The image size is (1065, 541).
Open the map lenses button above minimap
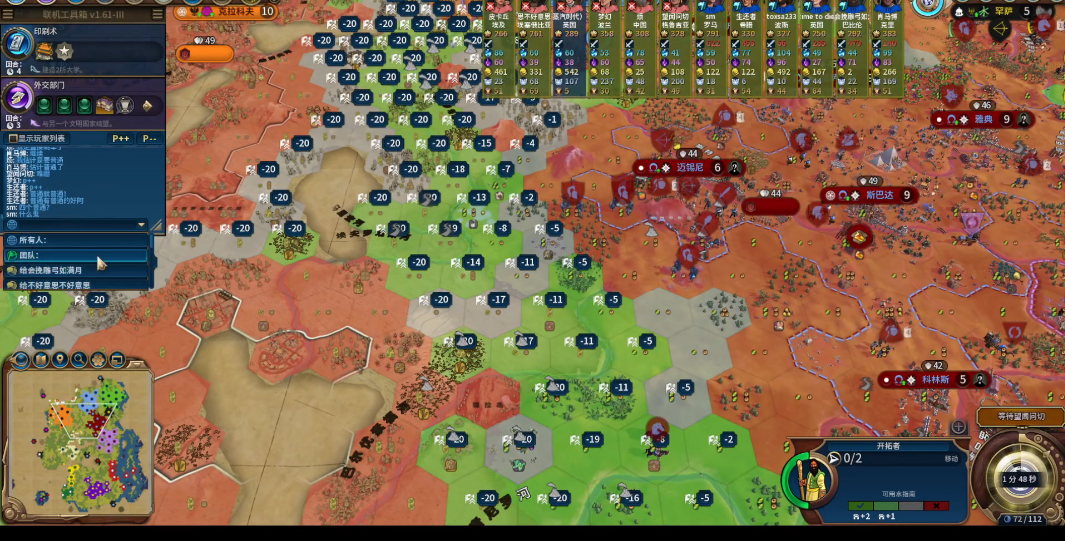(x=19, y=359)
